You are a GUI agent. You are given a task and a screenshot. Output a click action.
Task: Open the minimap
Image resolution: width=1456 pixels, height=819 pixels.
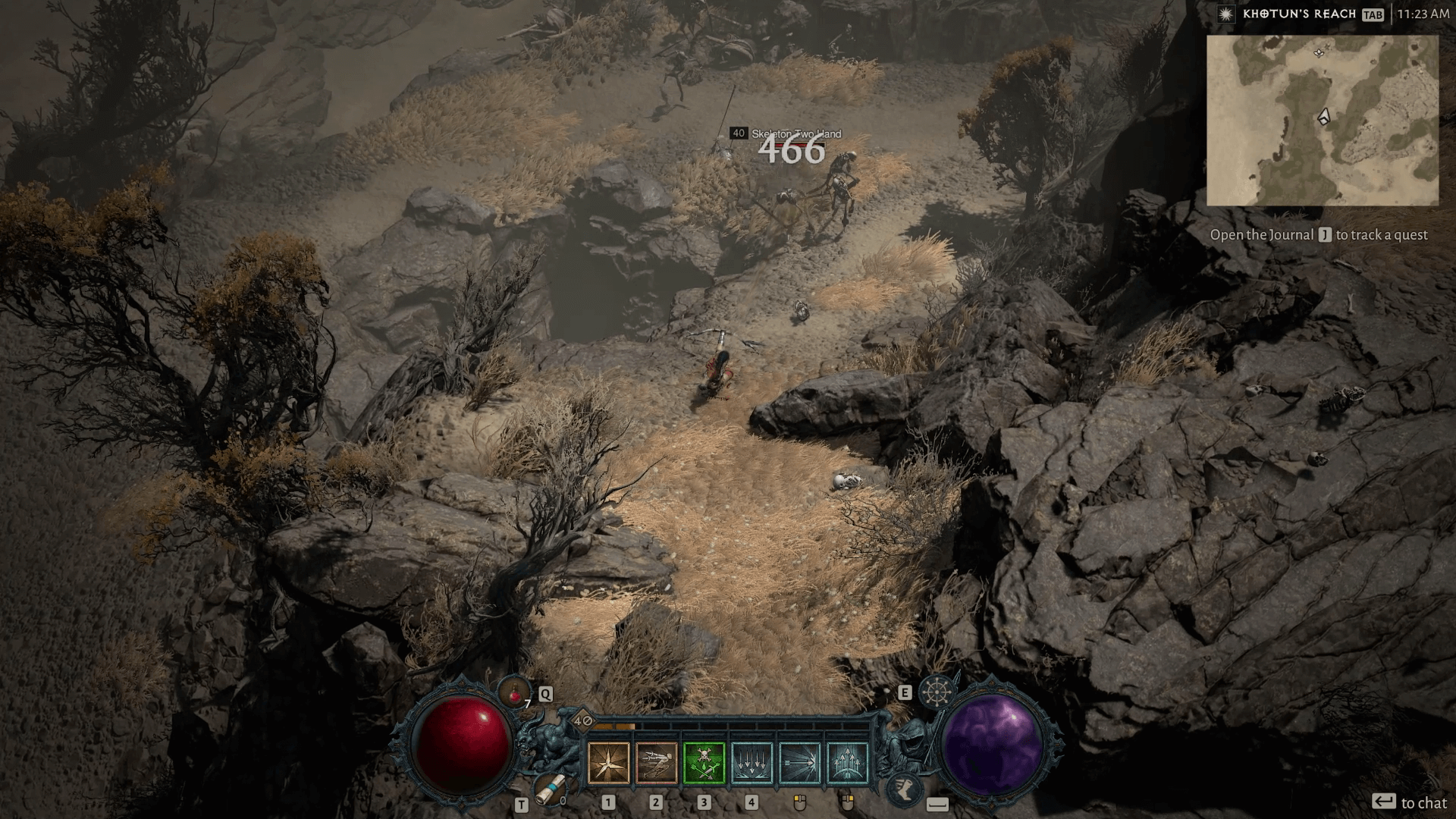coord(1323,121)
